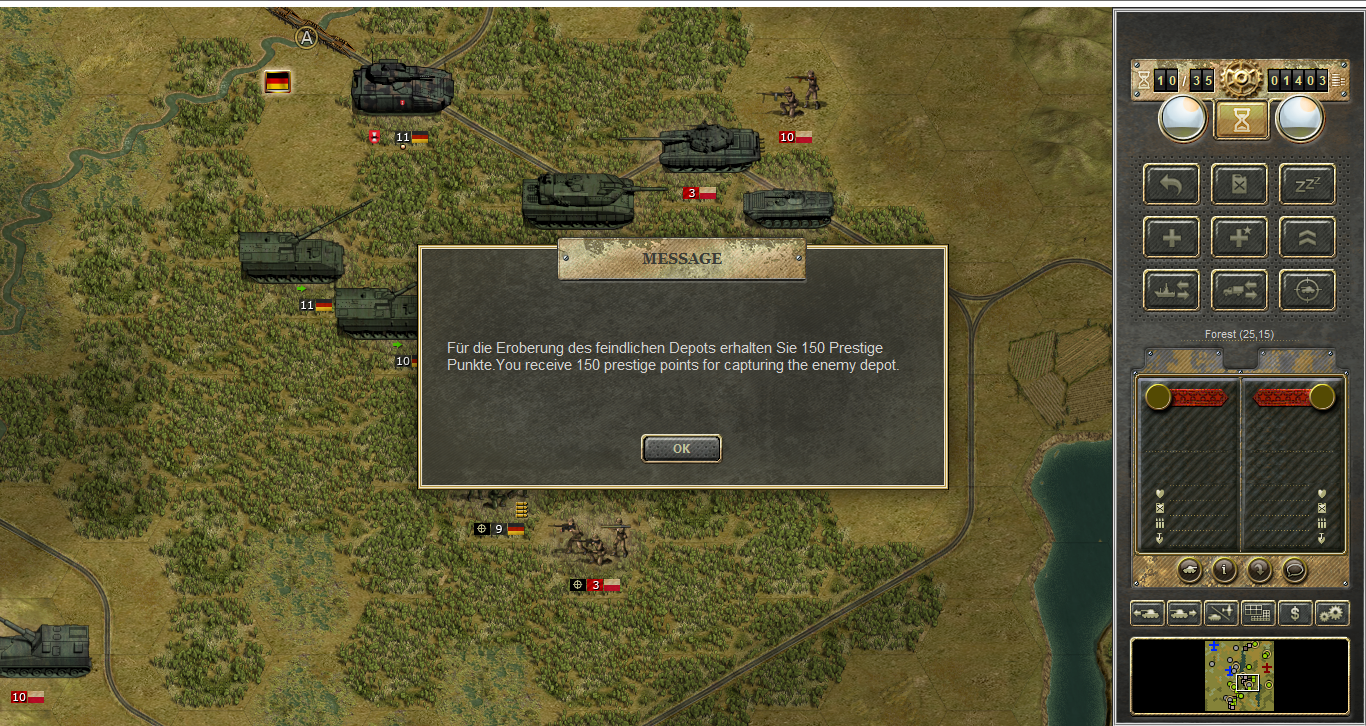Undo the last move with the arrow button
The image size is (1366, 726).
click(x=1172, y=185)
